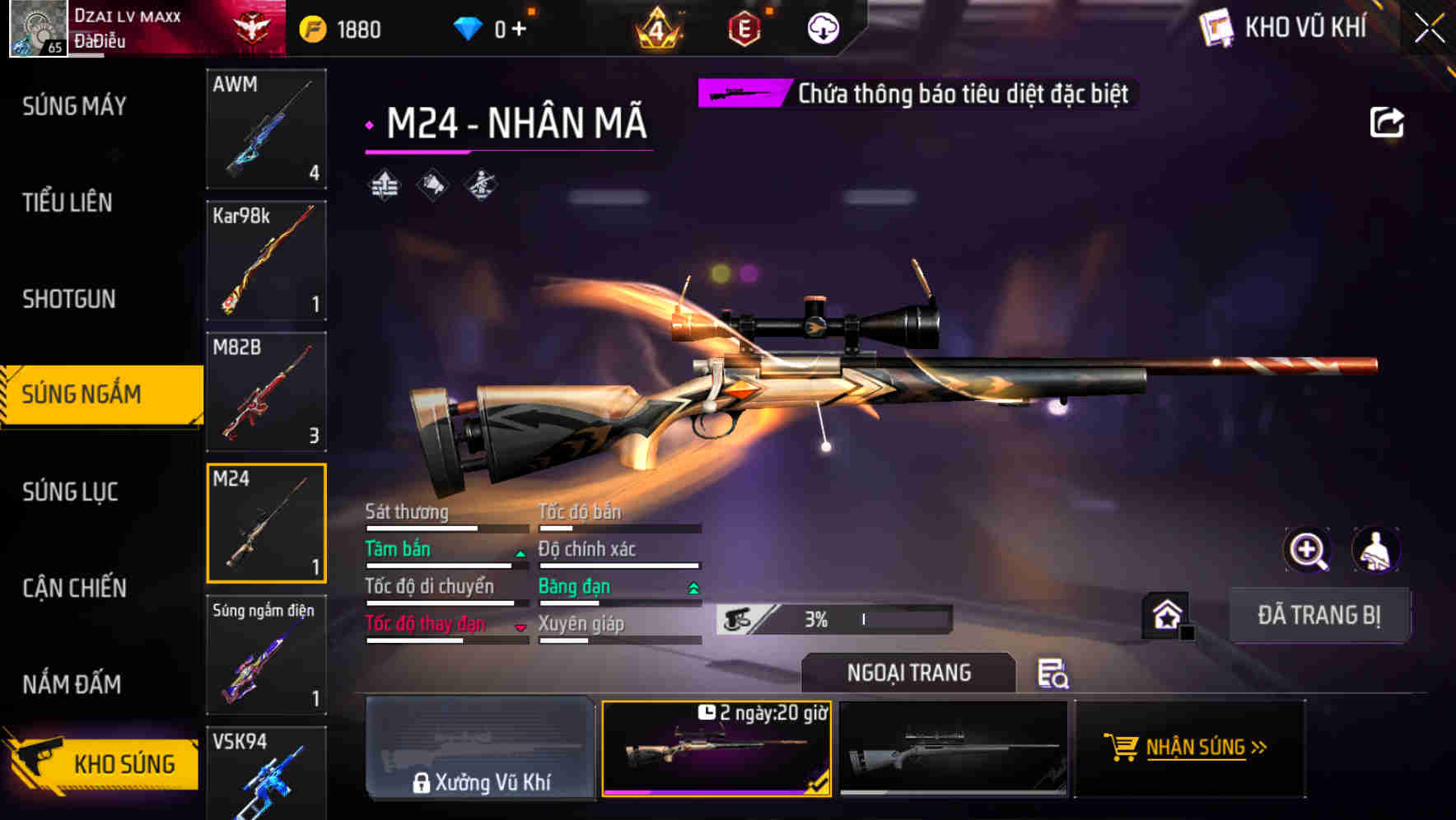Collapse the red arrow on Tốc độ thay đạn
The height and width of the screenshot is (820, 1456).
pos(520,626)
